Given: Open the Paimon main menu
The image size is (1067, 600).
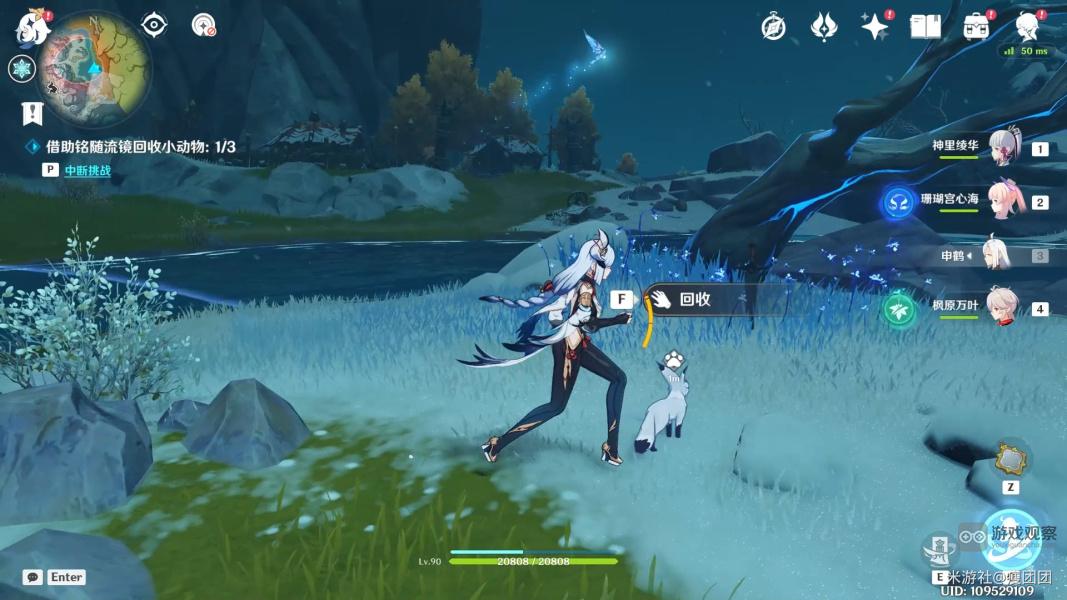Looking at the screenshot, I should [33, 28].
